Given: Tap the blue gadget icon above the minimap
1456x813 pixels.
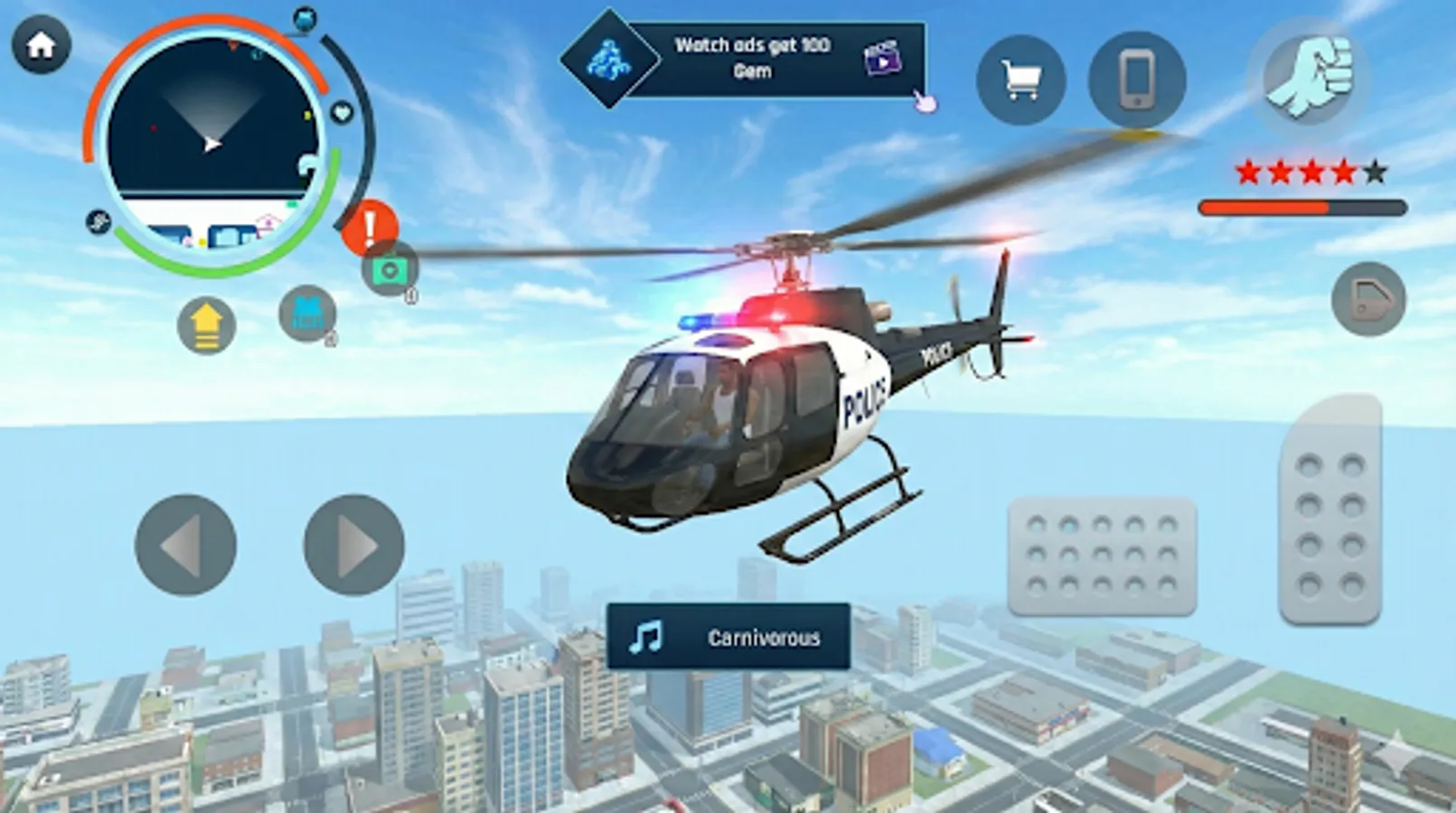Looking at the screenshot, I should coord(305,20).
